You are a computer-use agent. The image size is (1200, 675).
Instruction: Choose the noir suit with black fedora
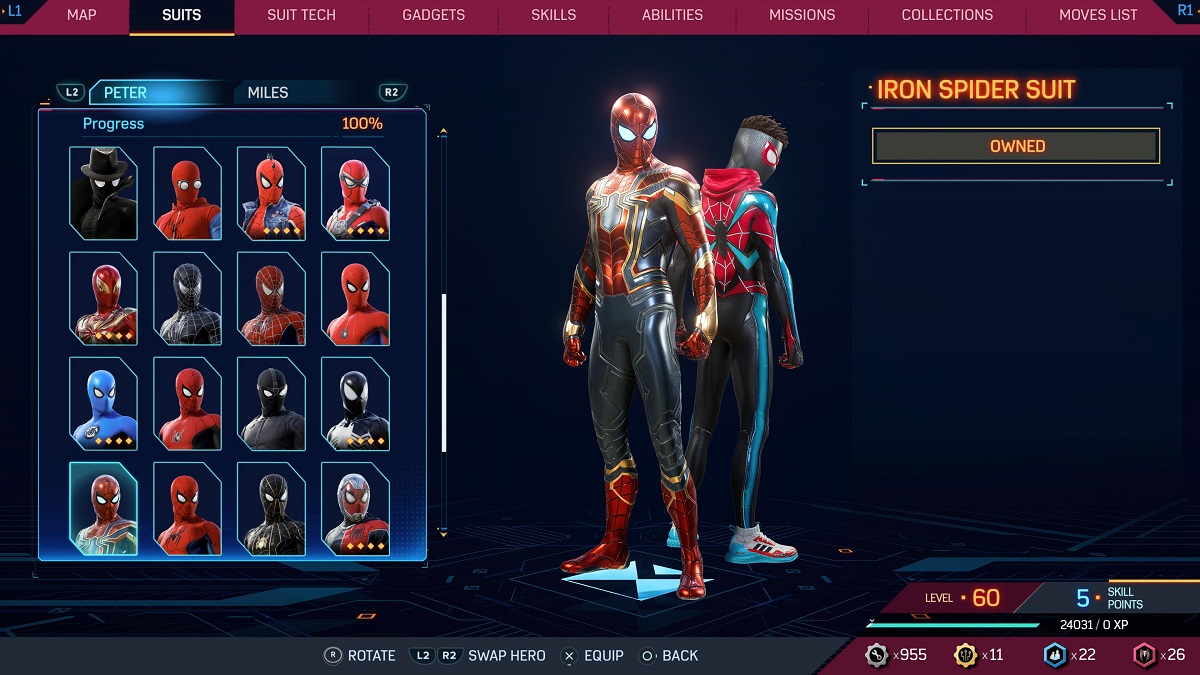(103, 193)
